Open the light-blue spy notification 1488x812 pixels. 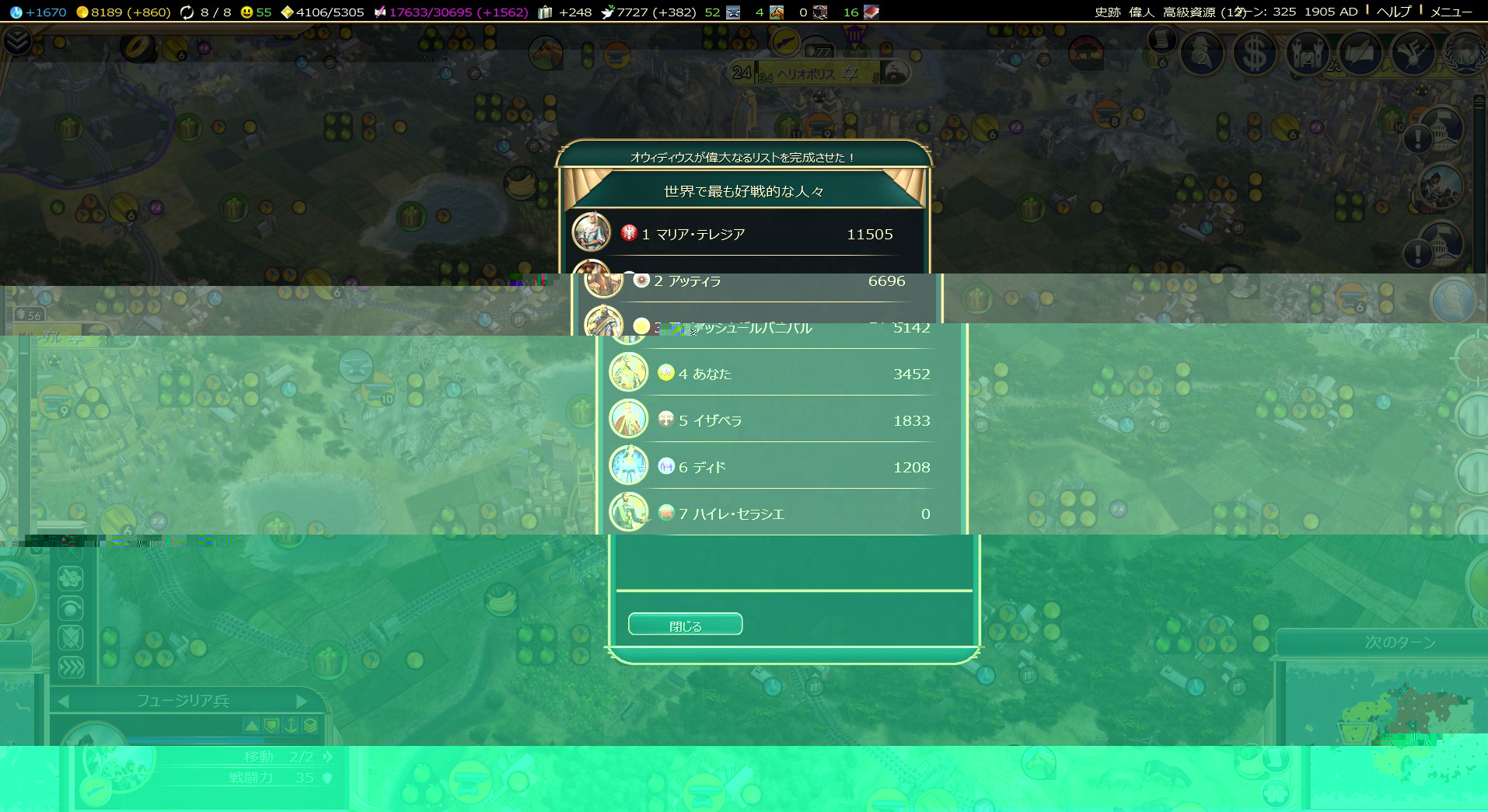pos(1452,299)
